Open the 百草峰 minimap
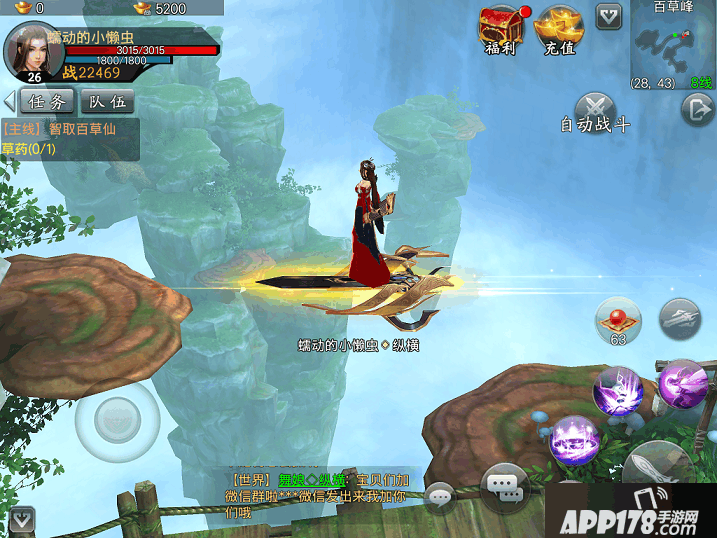 [671, 45]
